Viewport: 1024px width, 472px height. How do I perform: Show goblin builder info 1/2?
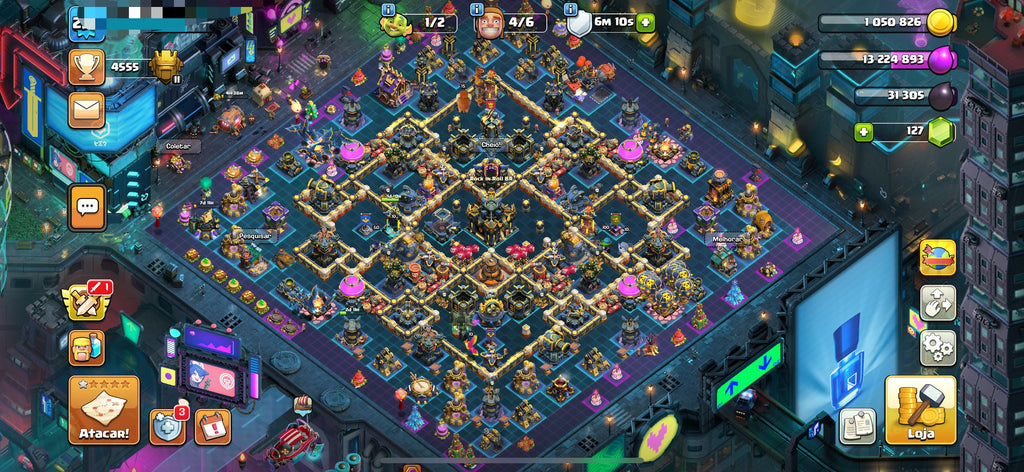pyautogui.click(x=389, y=9)
